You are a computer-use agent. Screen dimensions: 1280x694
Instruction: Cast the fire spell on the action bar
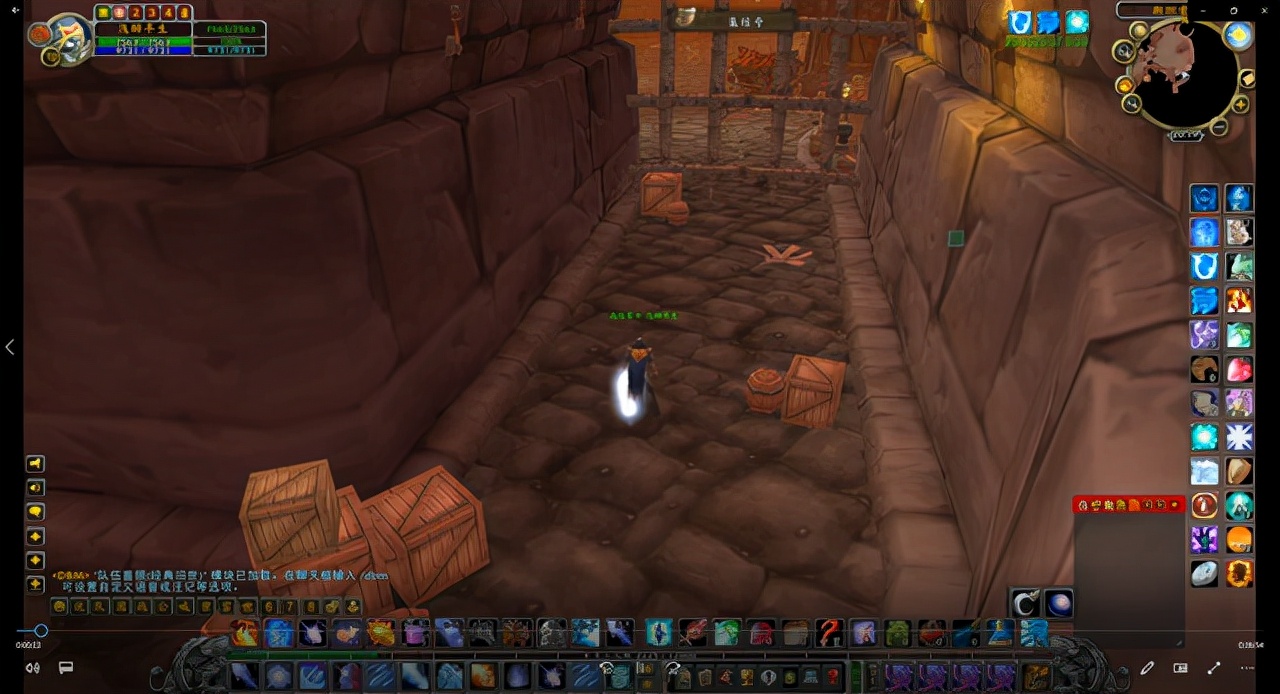pyautogui.click(x=245, y=632)
